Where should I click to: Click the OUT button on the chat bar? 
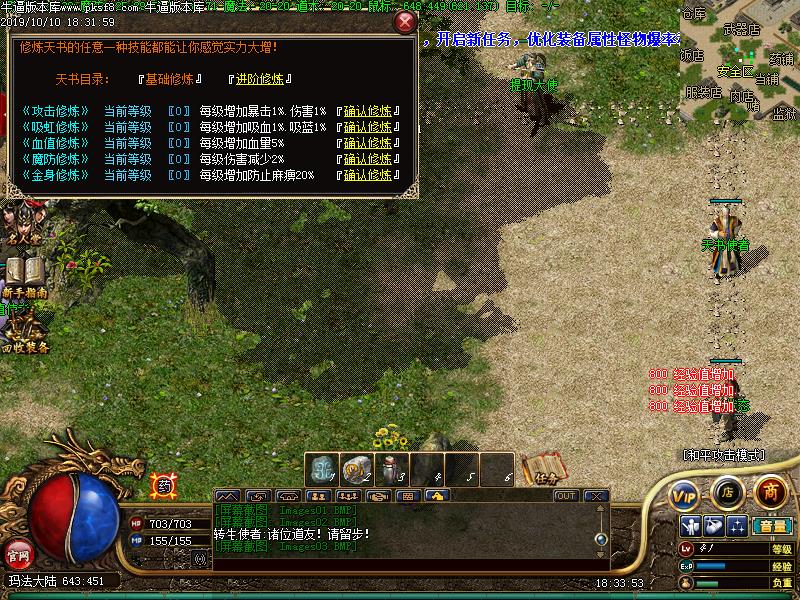566,495
